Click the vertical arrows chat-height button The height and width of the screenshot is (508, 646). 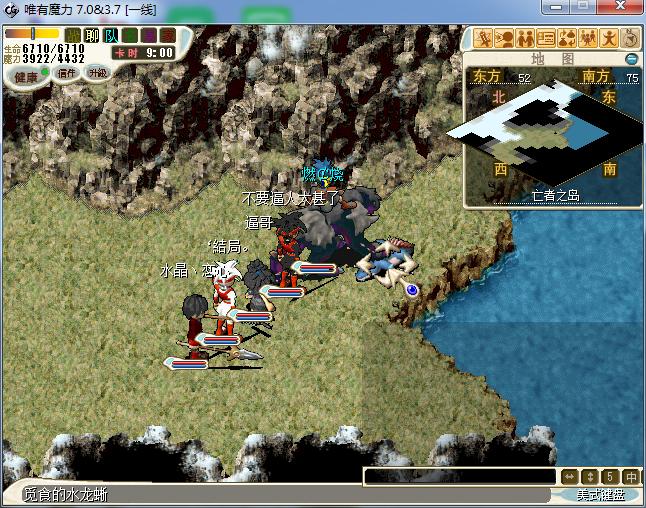(591, 477)
